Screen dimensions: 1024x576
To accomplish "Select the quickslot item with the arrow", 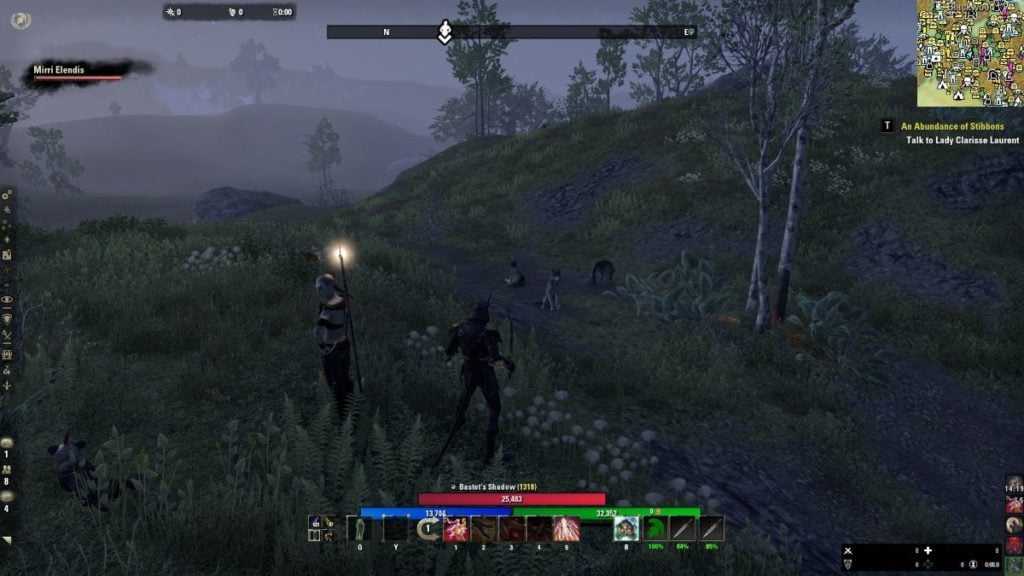I will (430, 529).
